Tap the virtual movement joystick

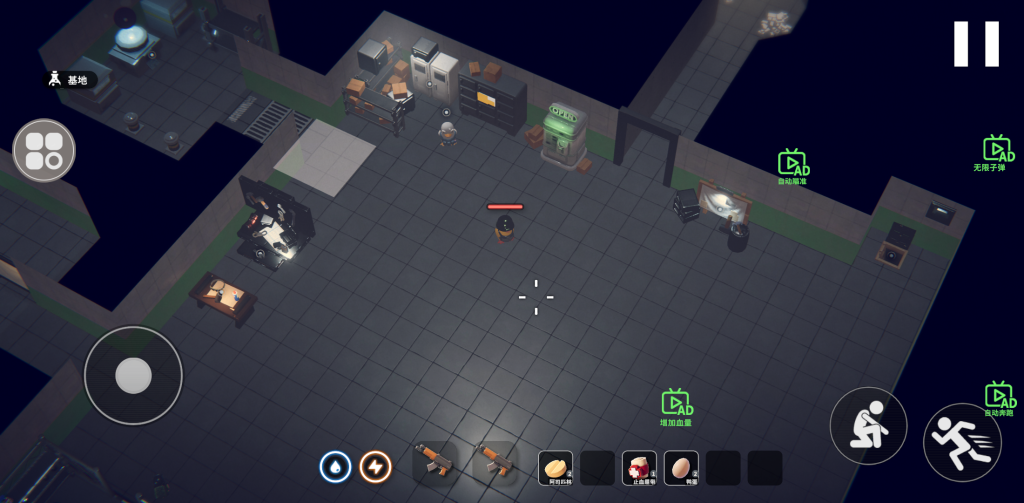click(133, 375)
